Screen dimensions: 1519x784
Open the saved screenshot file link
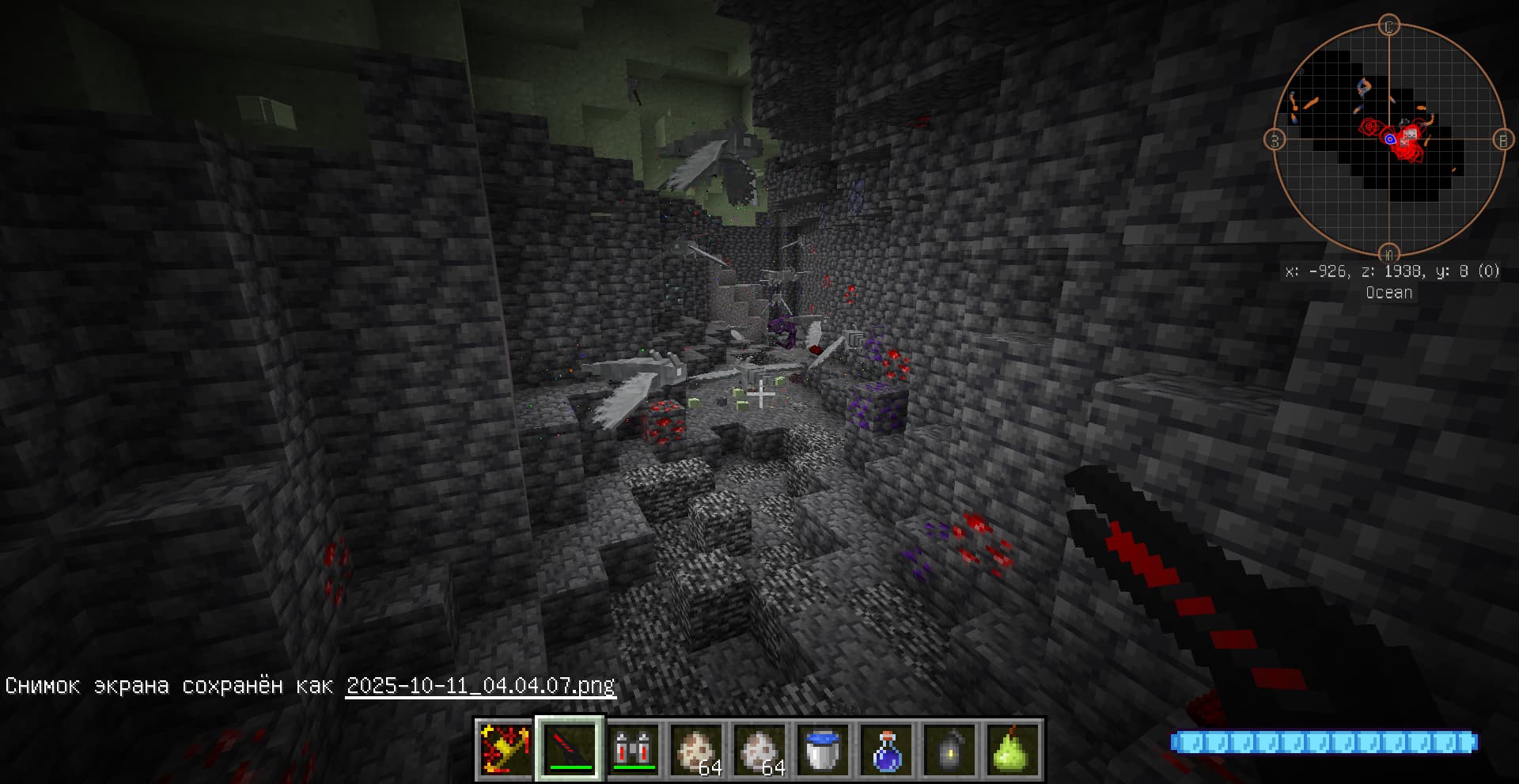point(480,685)
